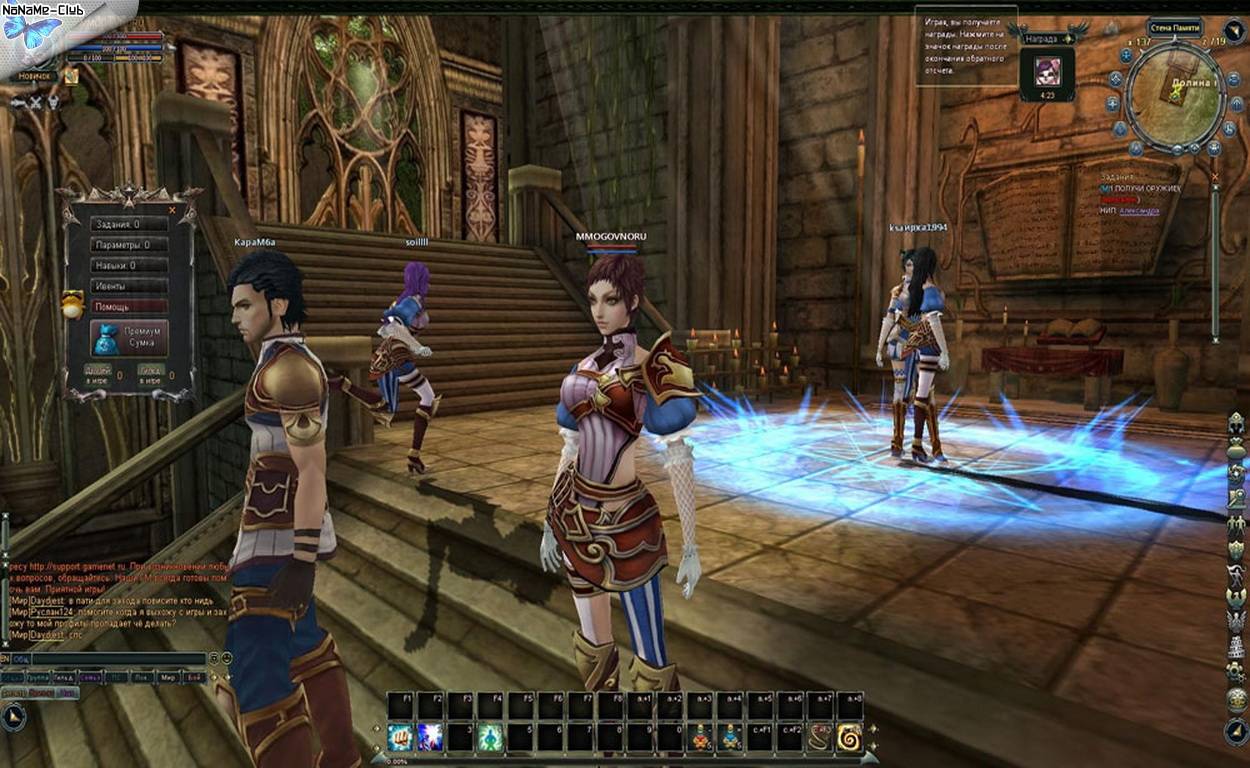Click the reward portrait with countdown timer
The width and height of the screenshot is (1250, 768).
coord(1046,73)
